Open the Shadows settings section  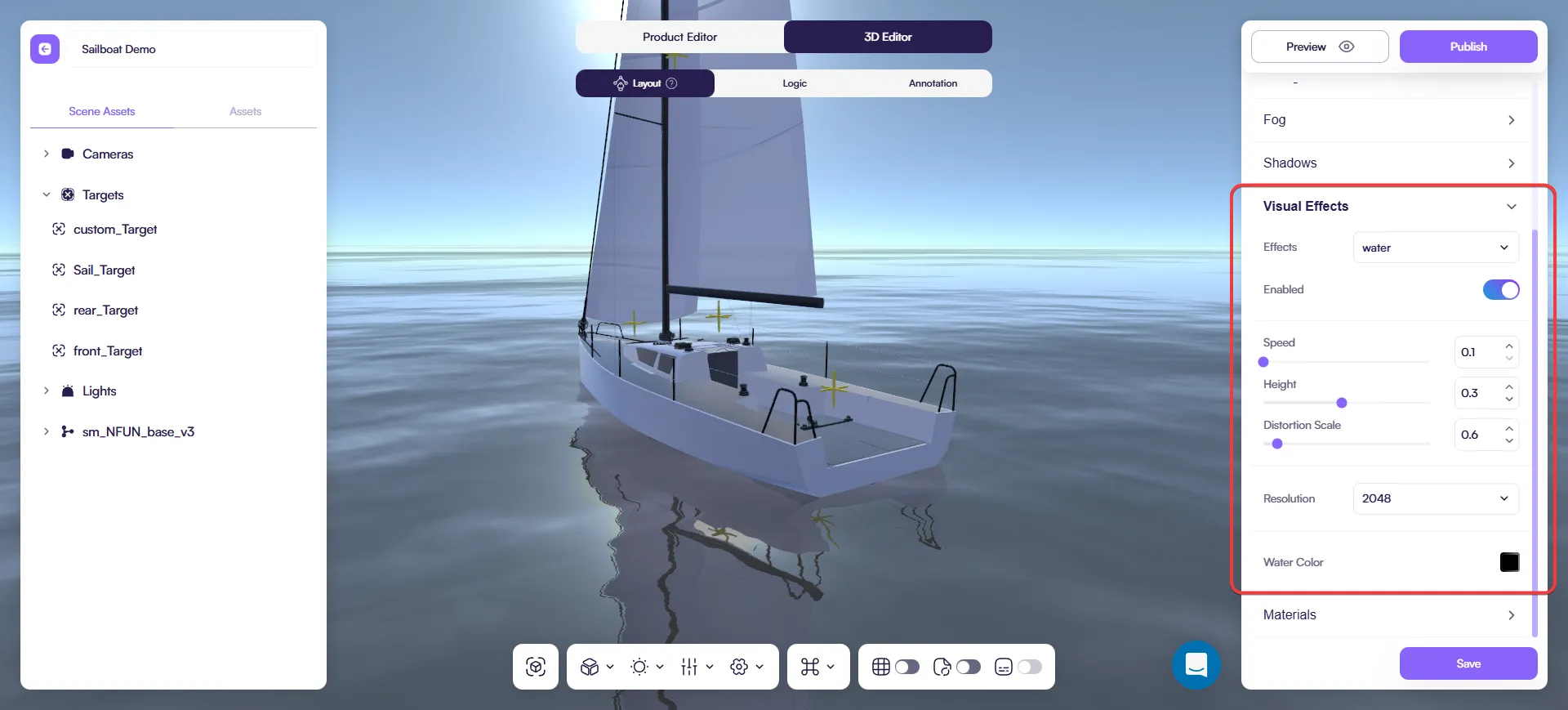pos(1388,163)
